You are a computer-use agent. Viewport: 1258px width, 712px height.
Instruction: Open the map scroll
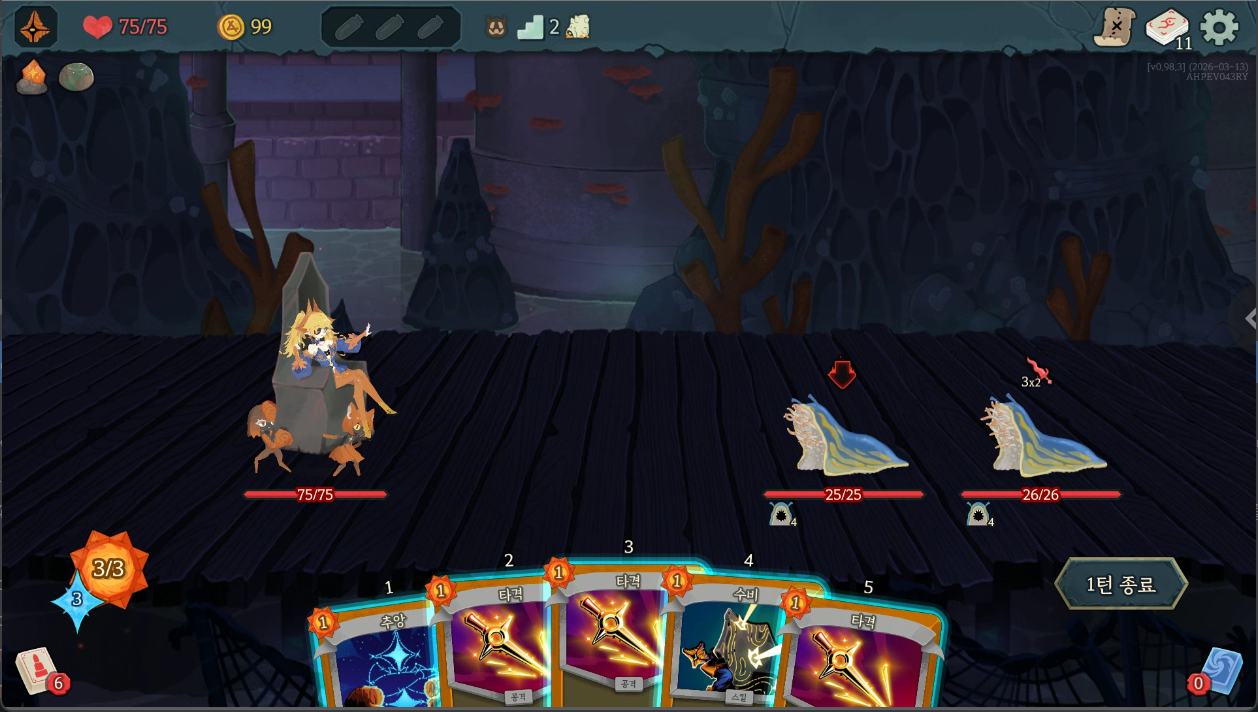click(1113, 27)
